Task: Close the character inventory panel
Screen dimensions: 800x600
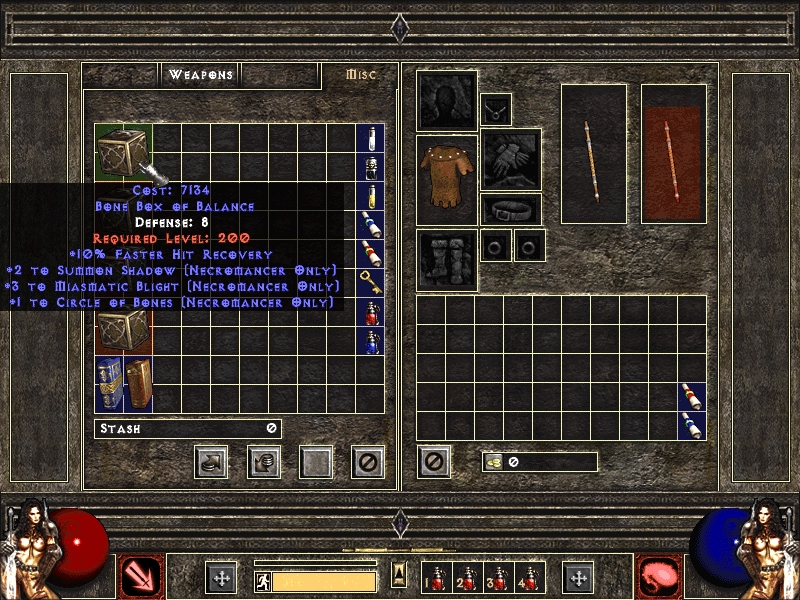Action: pyautogui.click(x=435, y=462)
